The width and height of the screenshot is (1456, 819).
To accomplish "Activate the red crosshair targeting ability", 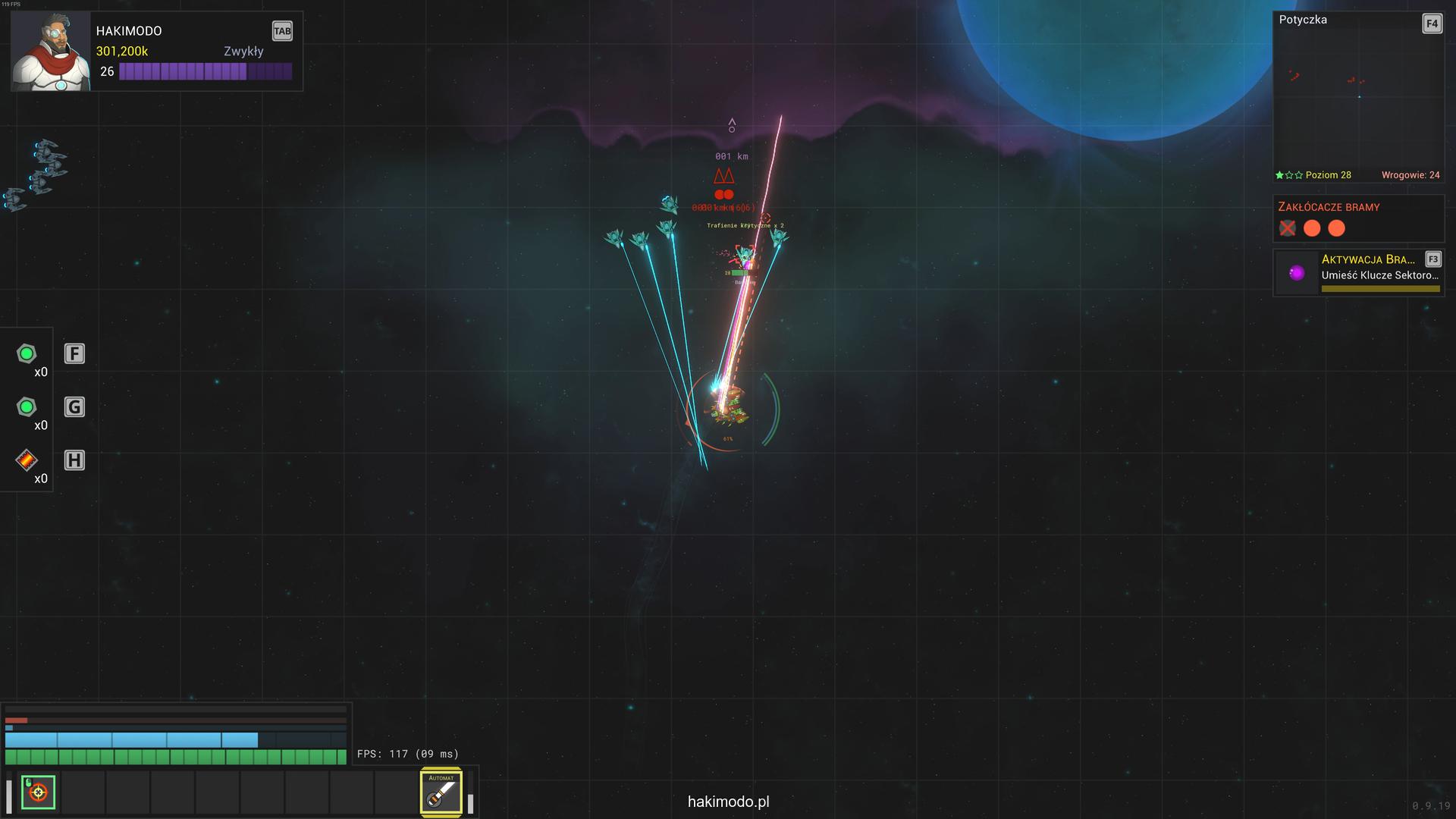I will click(38, 792).
